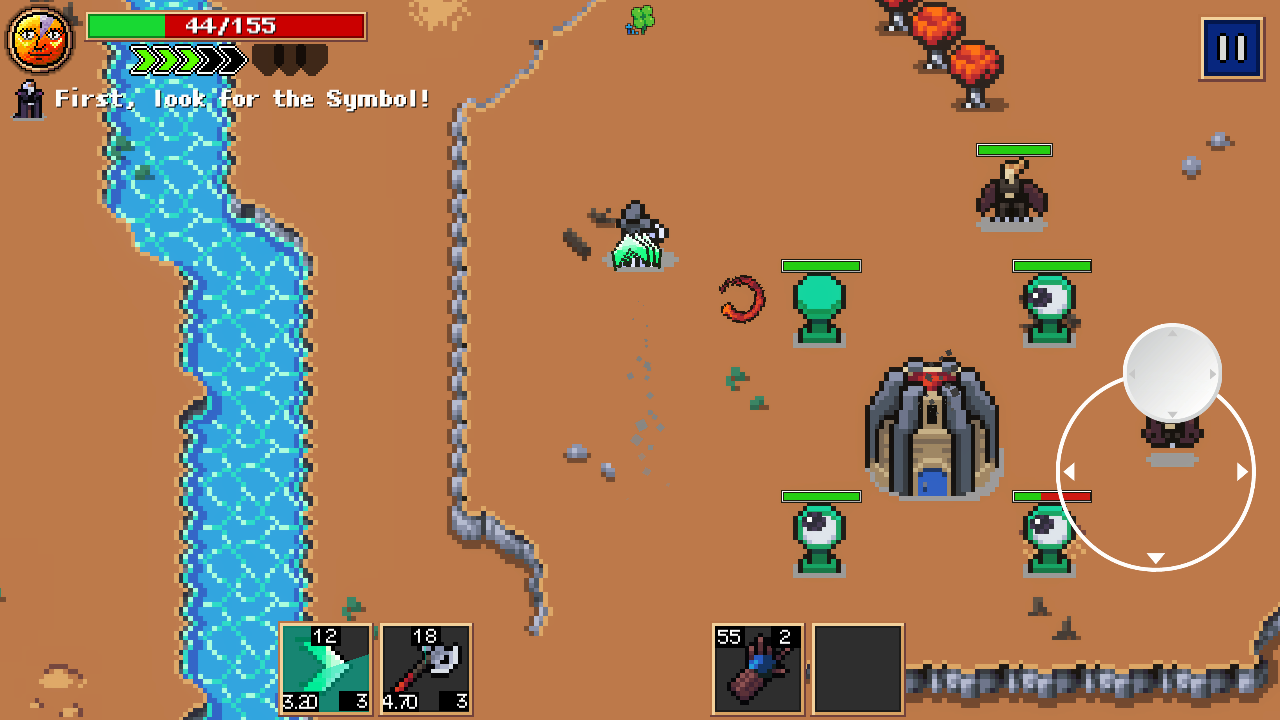Open the character portrait in the top-left corner
1280x720 pixels.
tap(40, 38)
